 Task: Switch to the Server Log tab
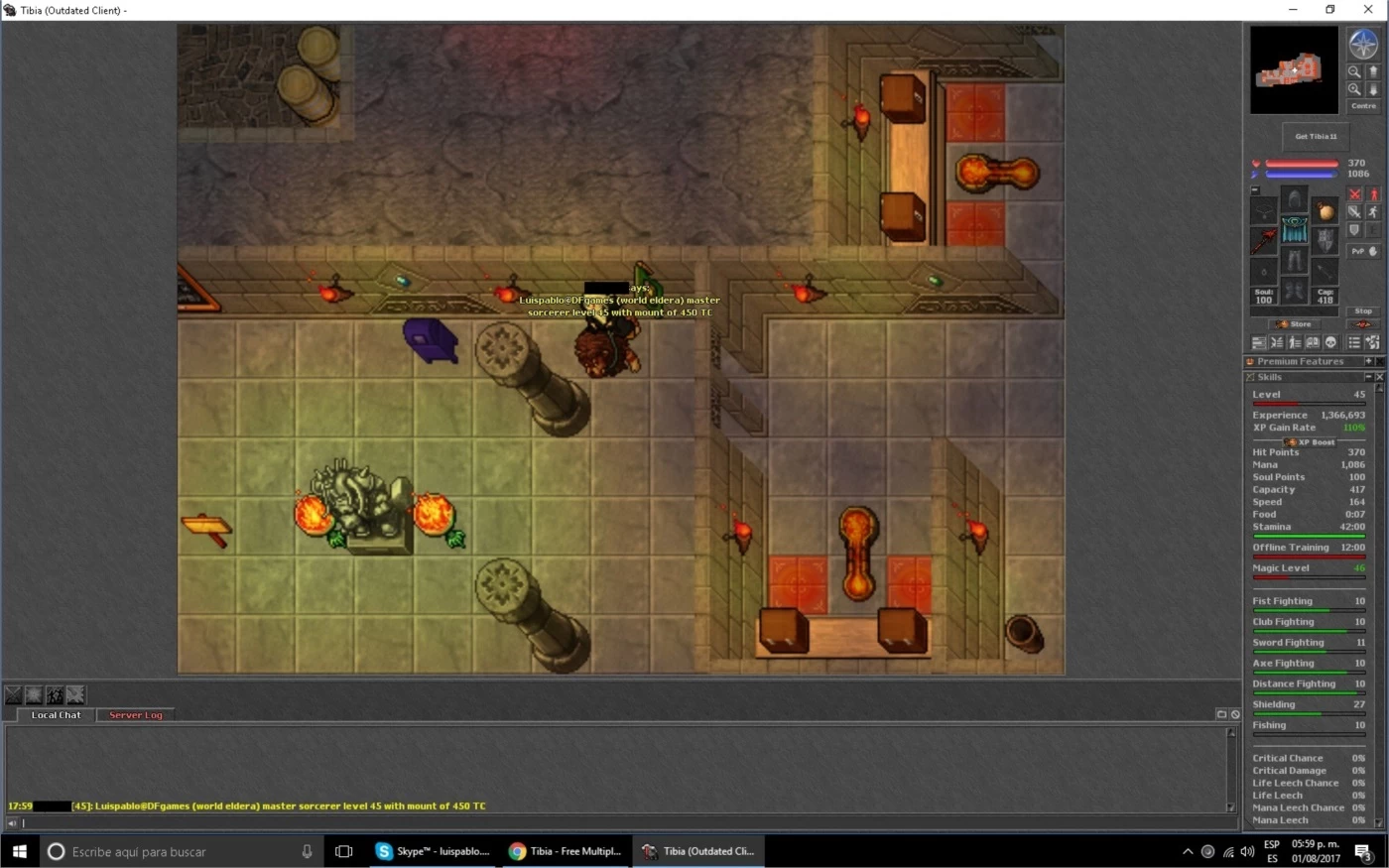coord(135,714)
